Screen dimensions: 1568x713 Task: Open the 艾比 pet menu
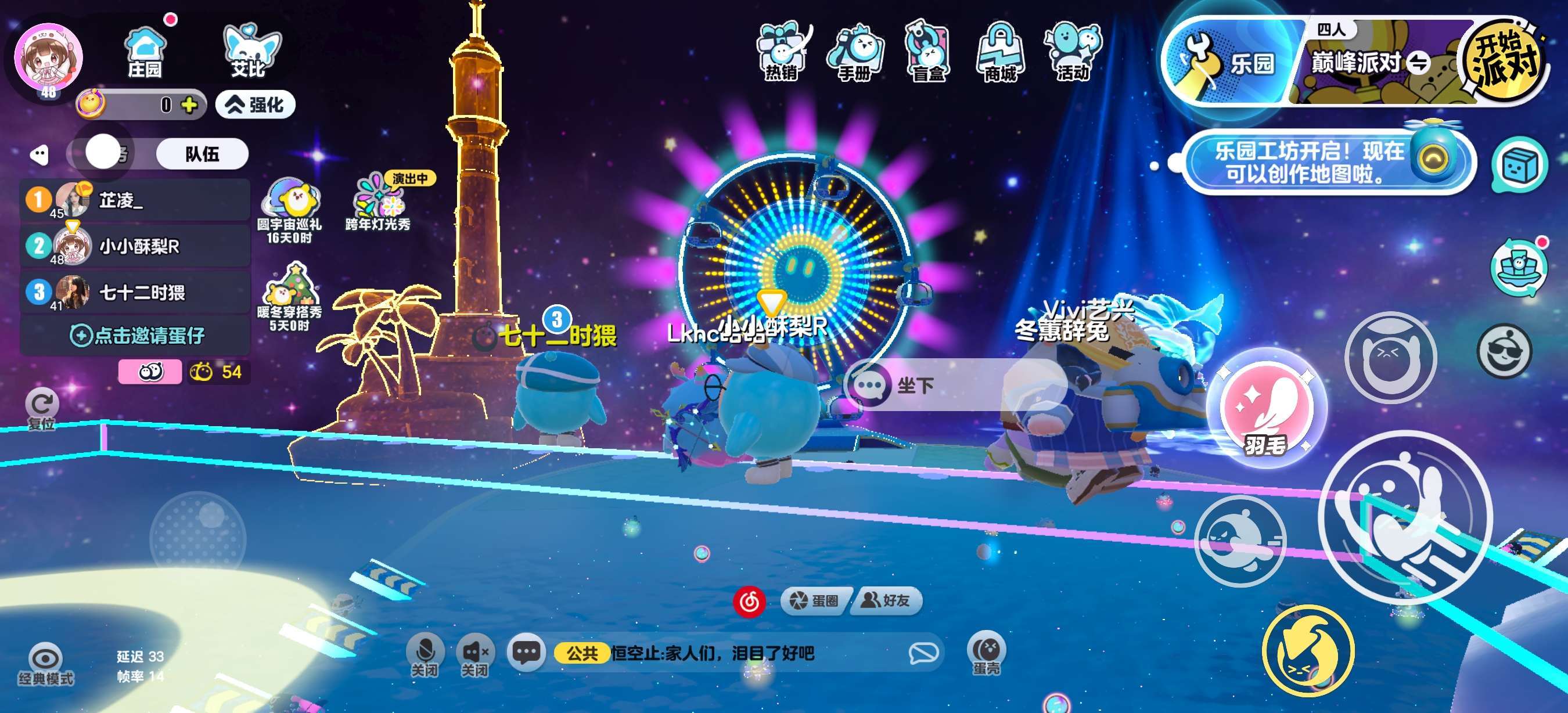249,52
